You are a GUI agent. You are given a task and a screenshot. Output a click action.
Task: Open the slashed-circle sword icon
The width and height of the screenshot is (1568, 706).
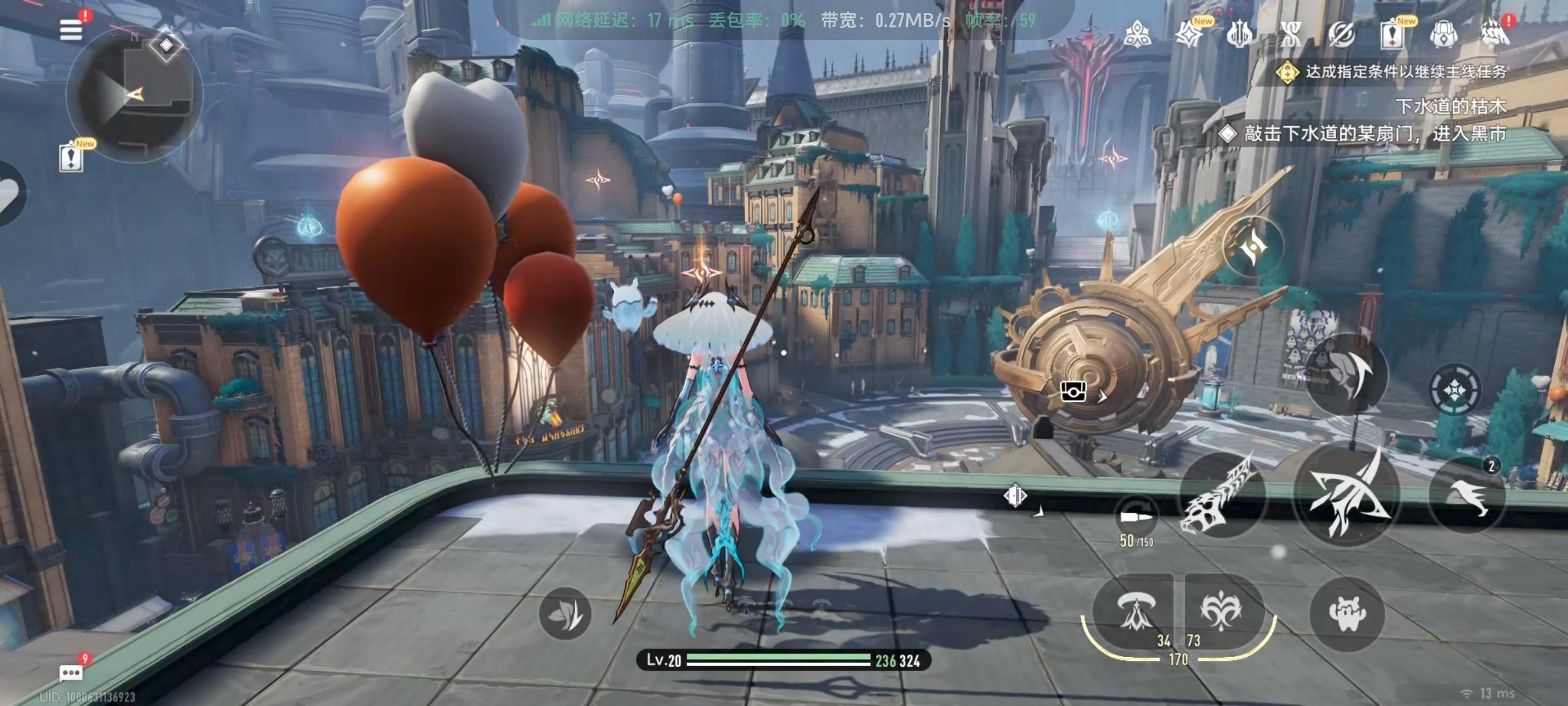(x=1341, y=34)
